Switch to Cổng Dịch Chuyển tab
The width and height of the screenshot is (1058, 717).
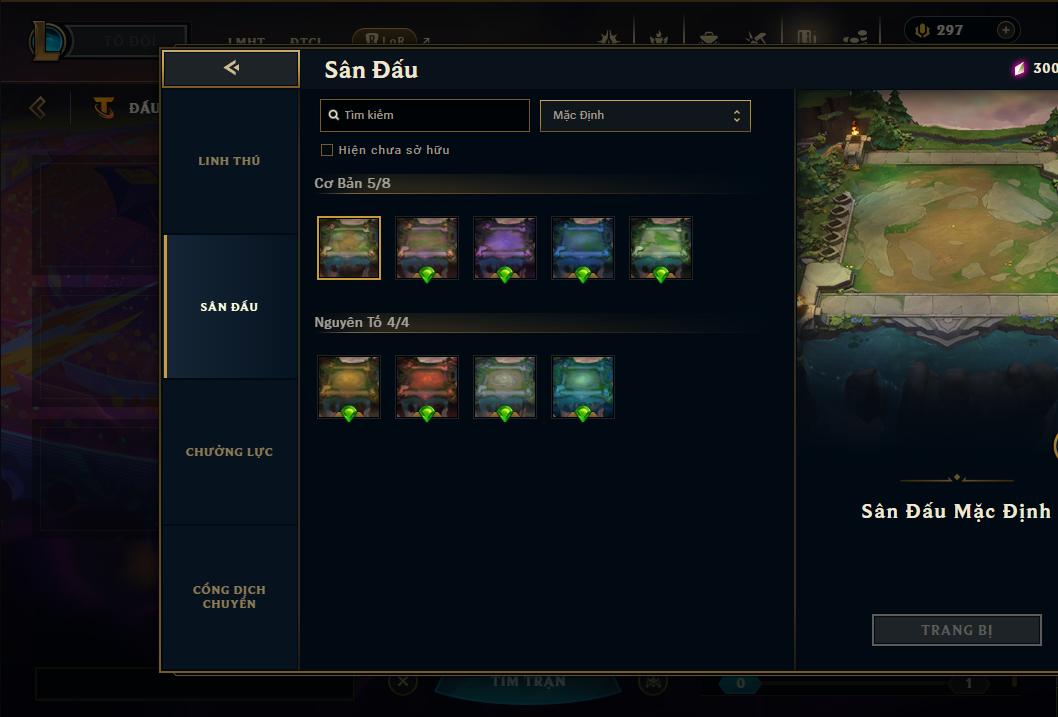(229, 597)
